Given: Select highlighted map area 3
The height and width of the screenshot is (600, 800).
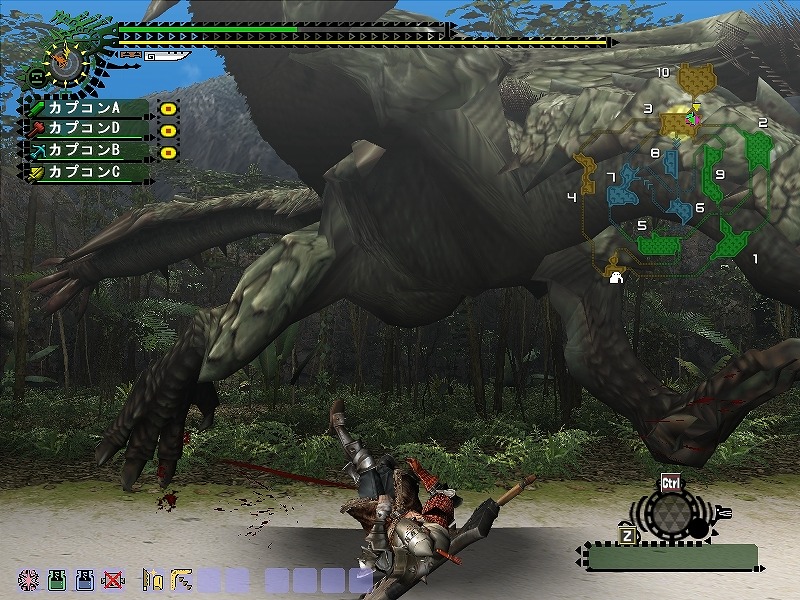Looking at the screenshot, I should tap(679, 122).
